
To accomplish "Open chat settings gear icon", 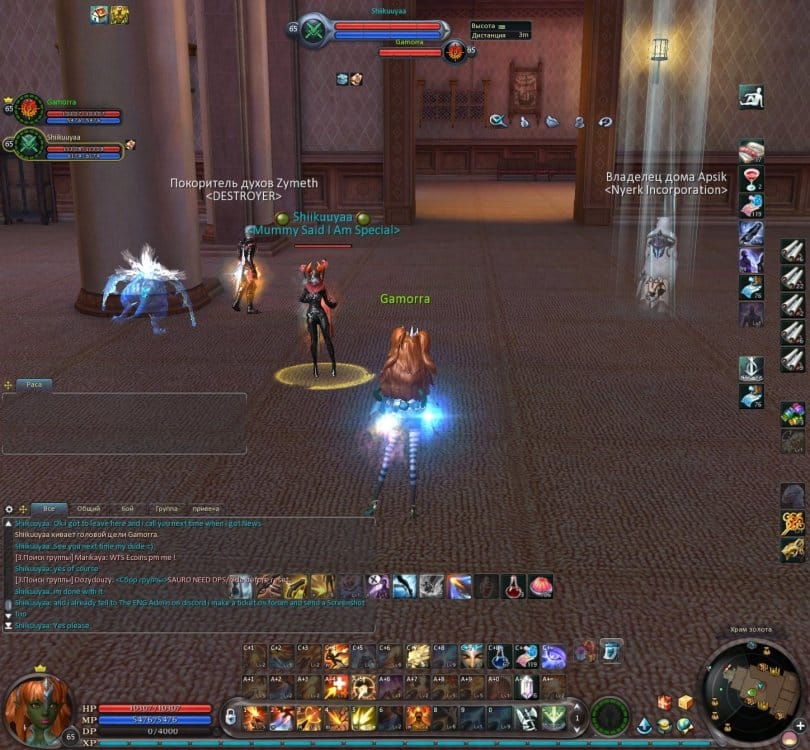I will pos(9,509).
